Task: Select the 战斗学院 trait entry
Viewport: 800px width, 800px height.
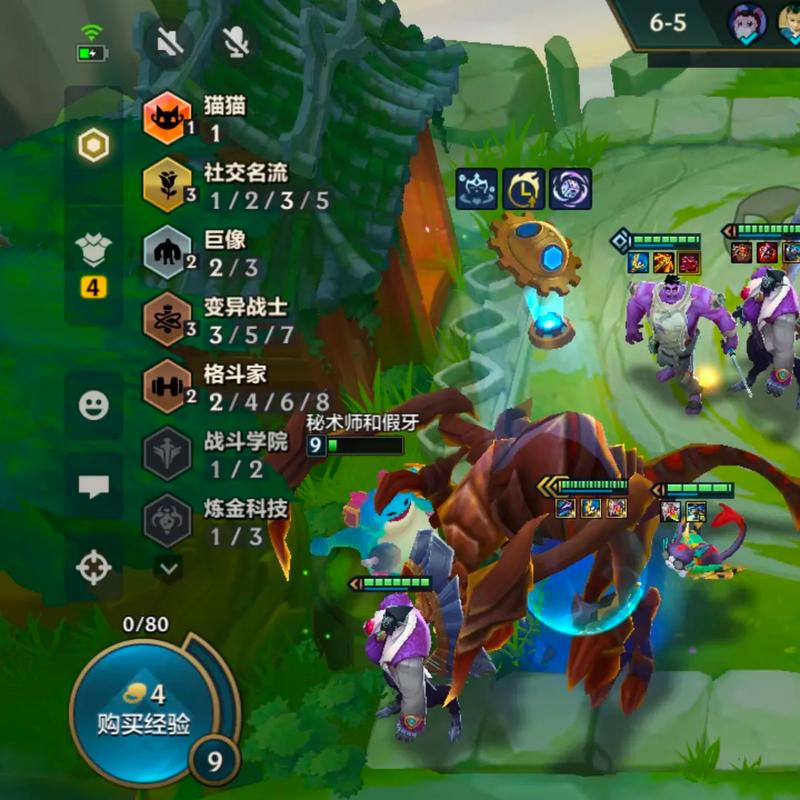Action: (x=167, y=454)
